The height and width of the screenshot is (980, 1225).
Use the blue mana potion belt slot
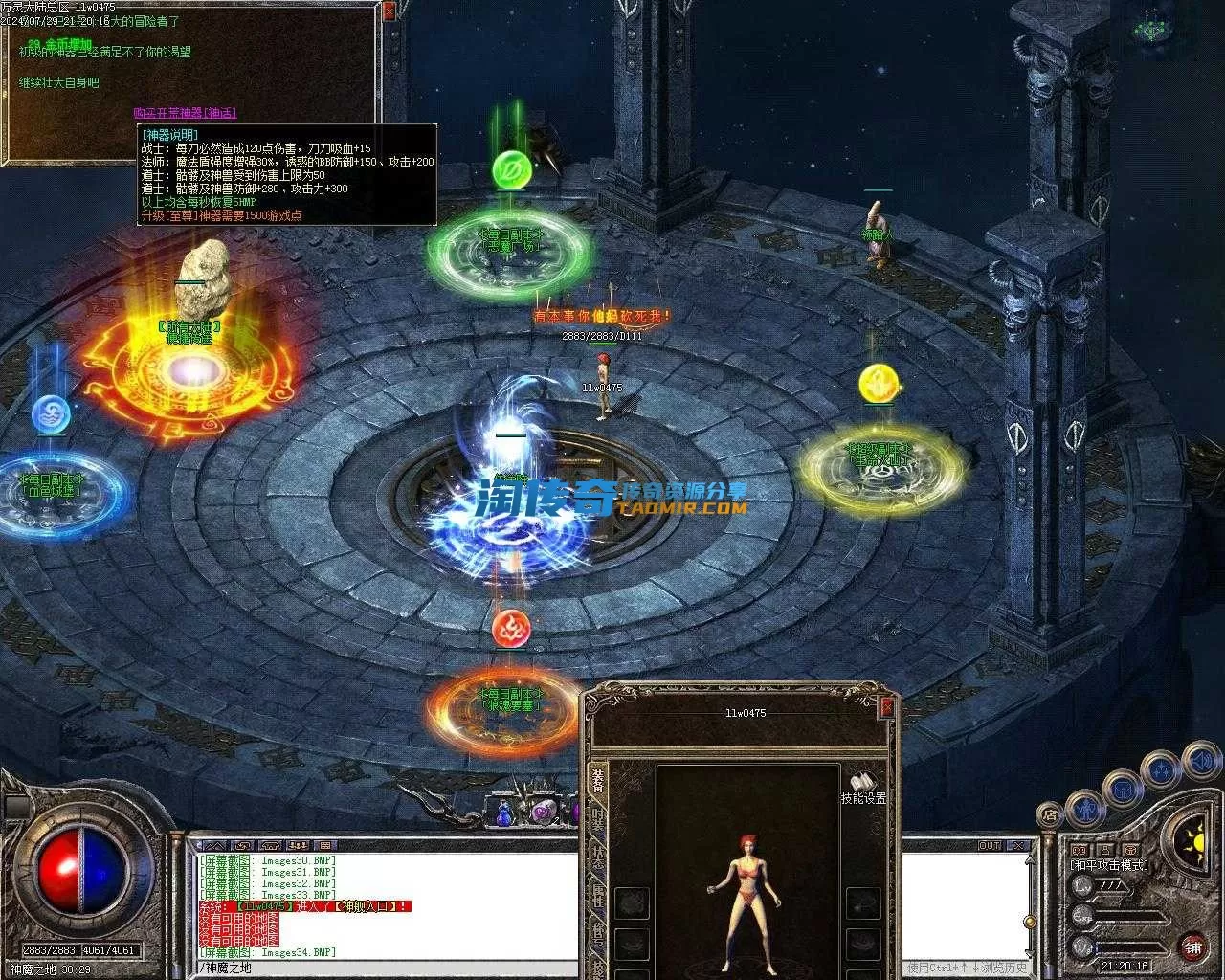pyautogui.click(x=504, y=813)
